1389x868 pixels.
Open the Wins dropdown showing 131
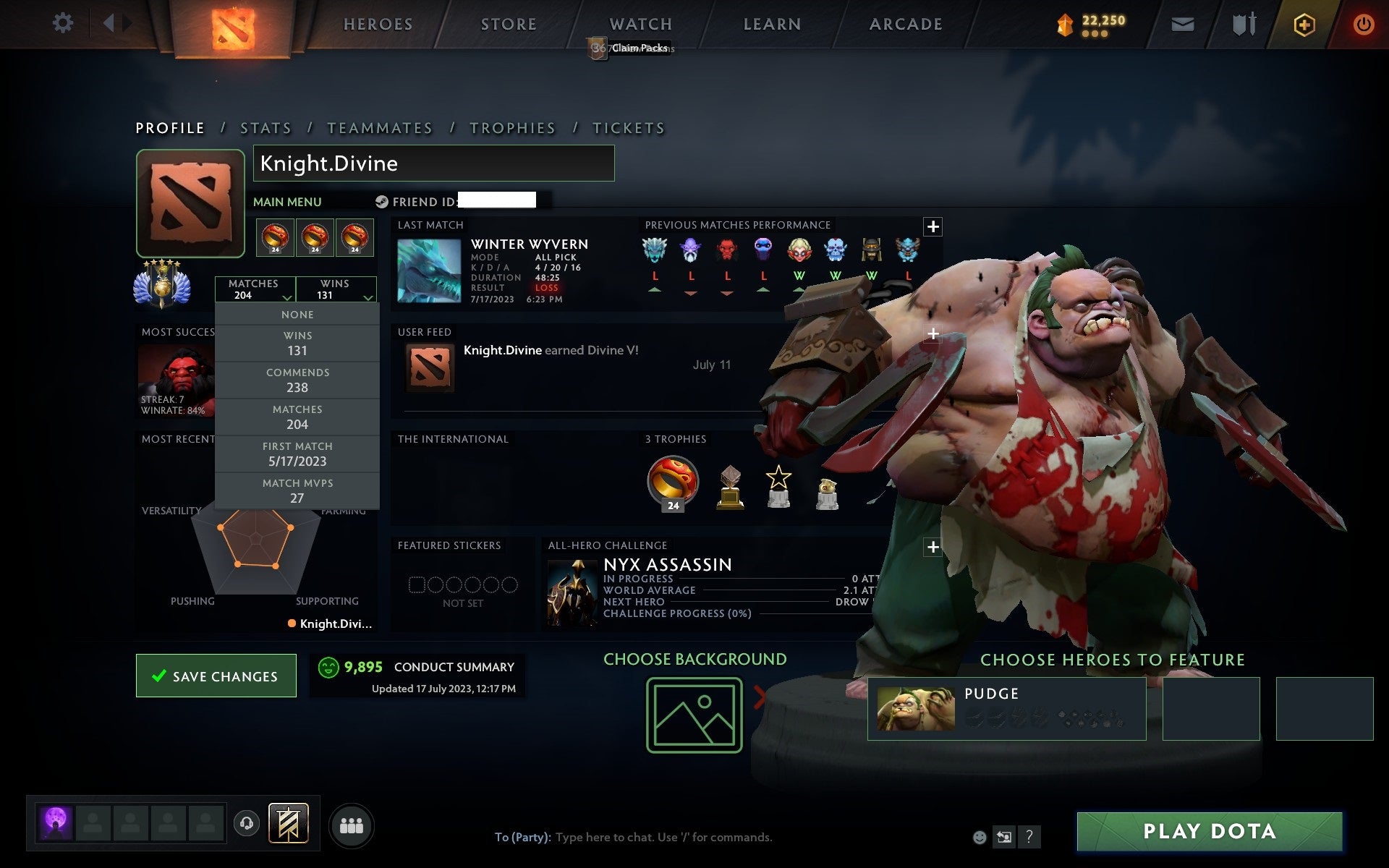coord(336,289)
